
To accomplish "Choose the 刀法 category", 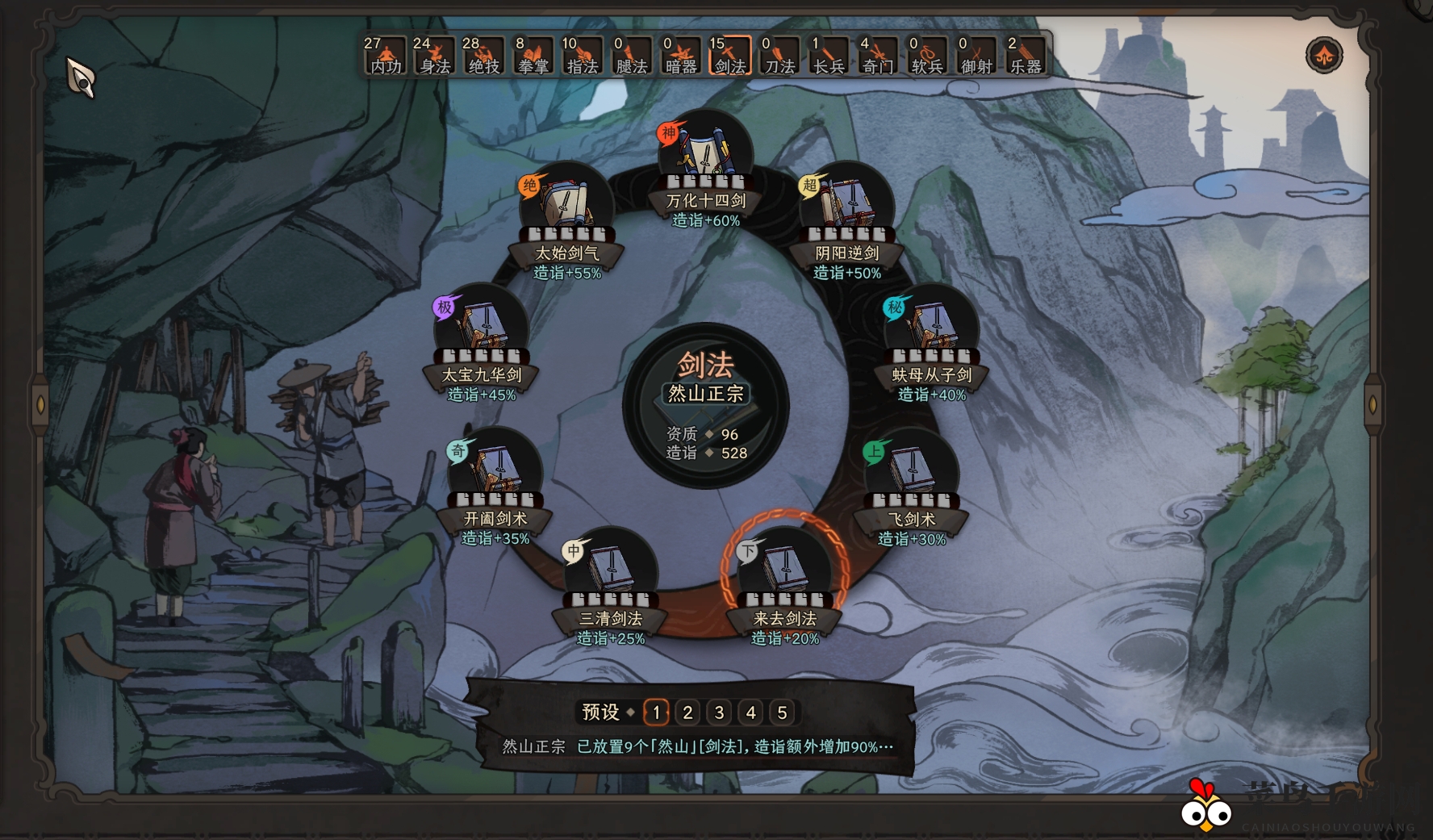I will [779, 56].
